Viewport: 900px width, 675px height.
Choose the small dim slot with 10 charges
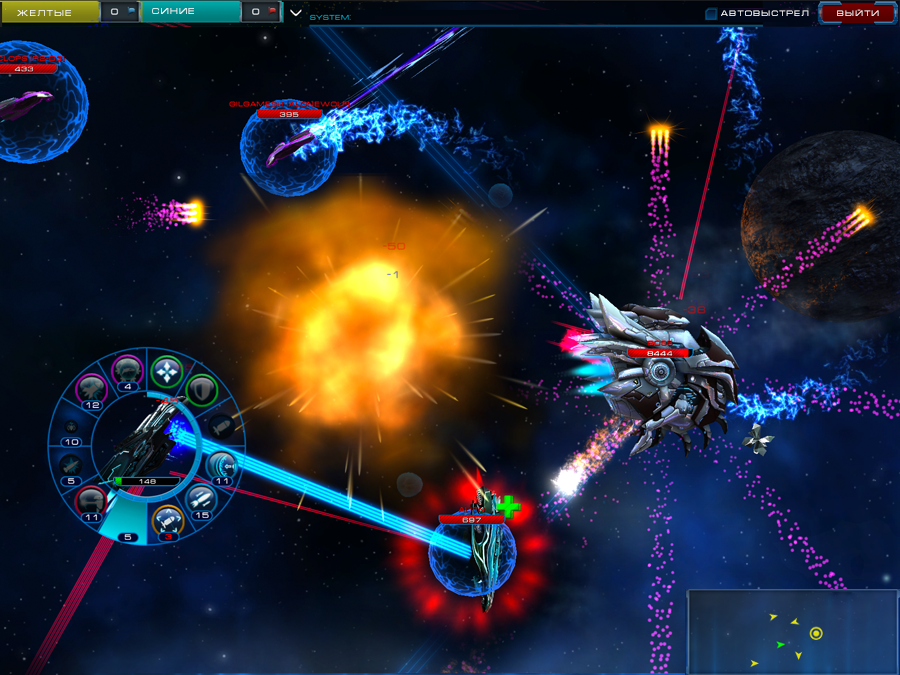click(72, 428)
